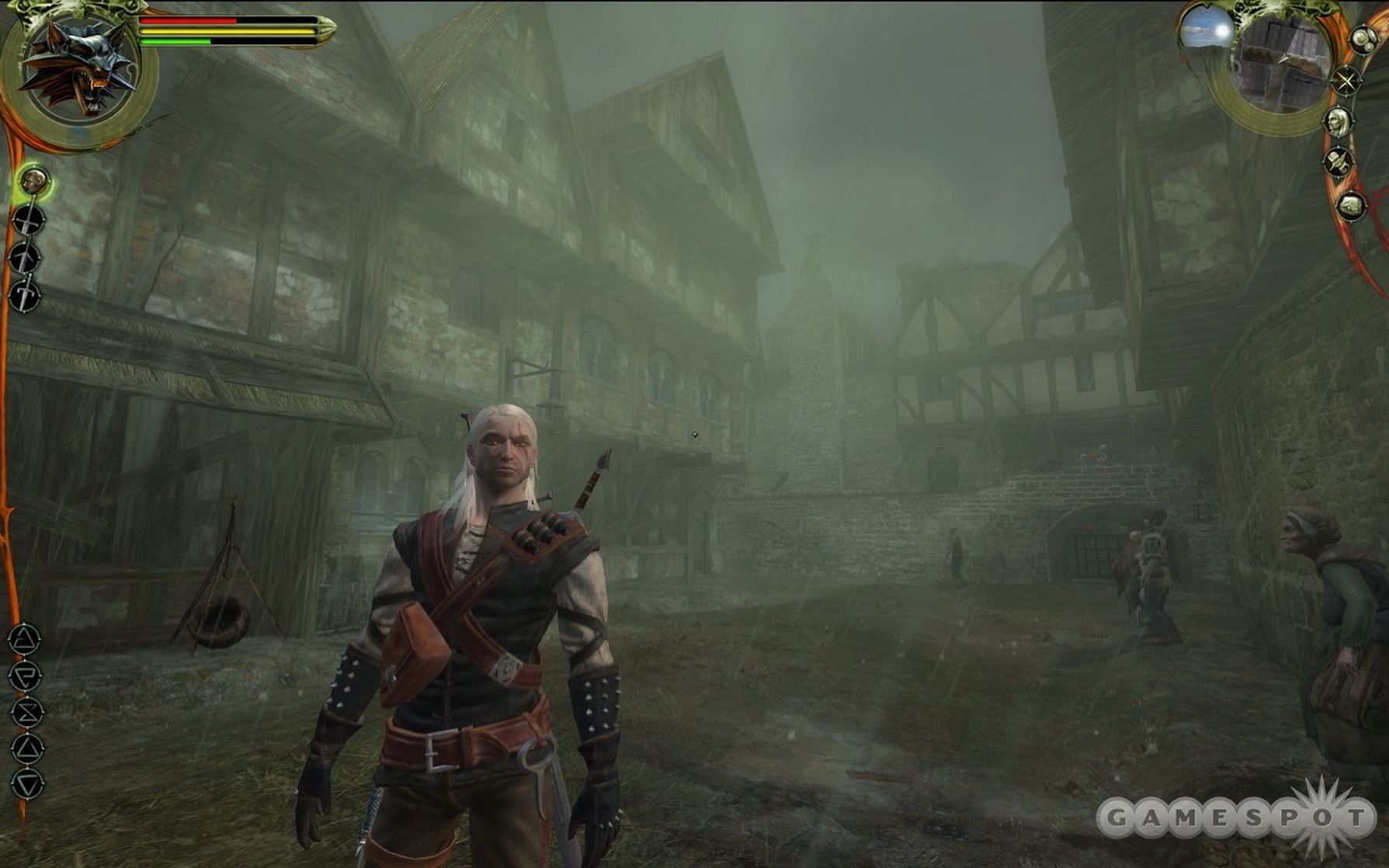Open the hat, knife and mug icon
Screen dimensions: 1389x868
(x=1339, y=162)
